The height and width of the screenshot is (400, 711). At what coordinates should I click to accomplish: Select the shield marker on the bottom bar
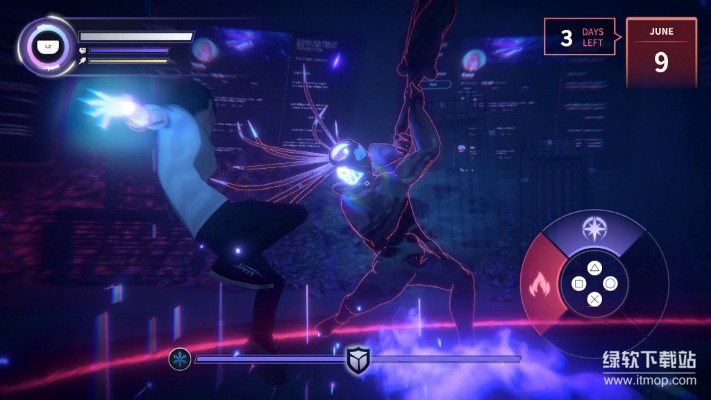357,359
